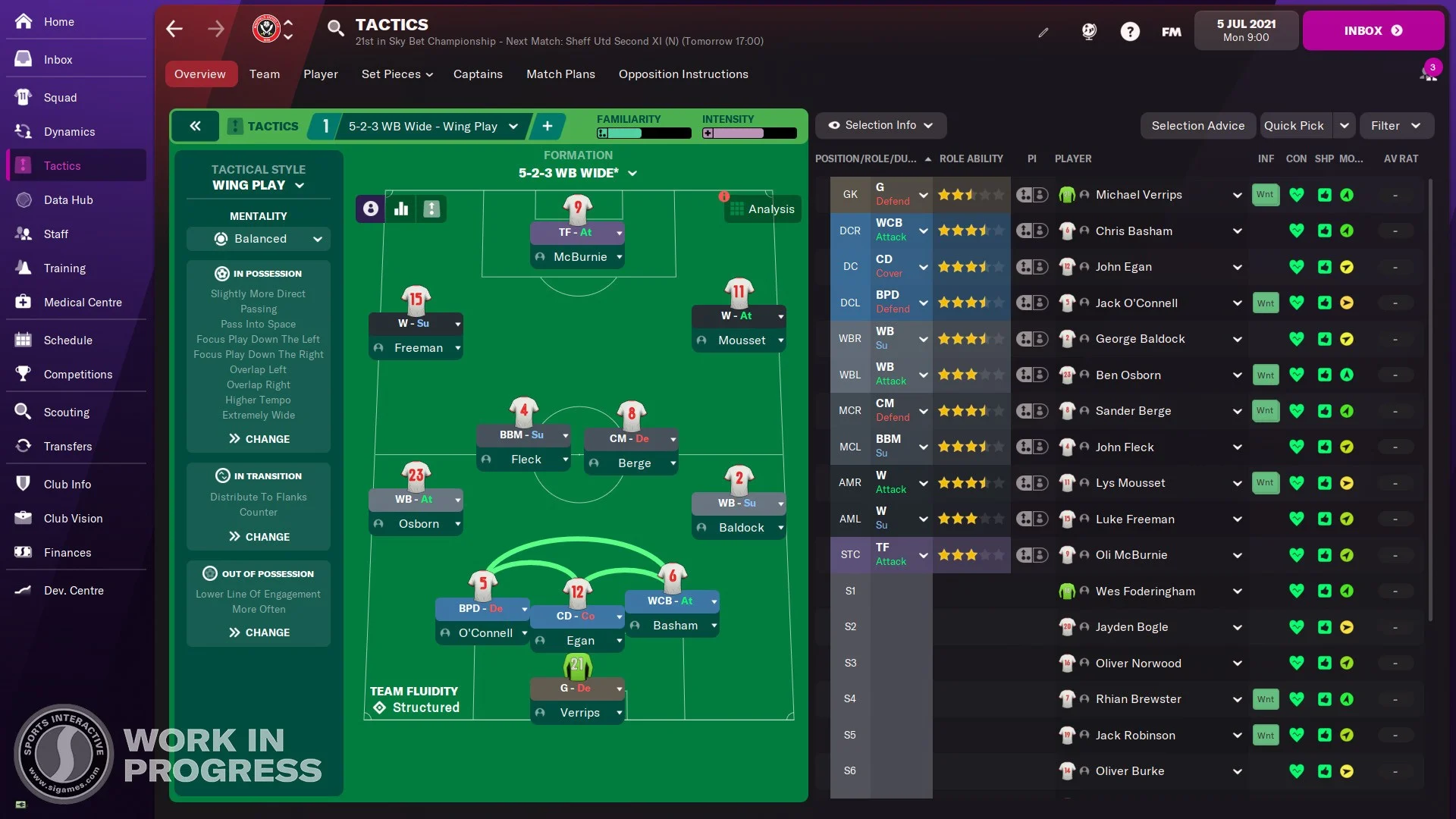Click the Wnt tag next to Sander Berge
This screenshot has width=1456, height=819.
(x=1265, y=411)
